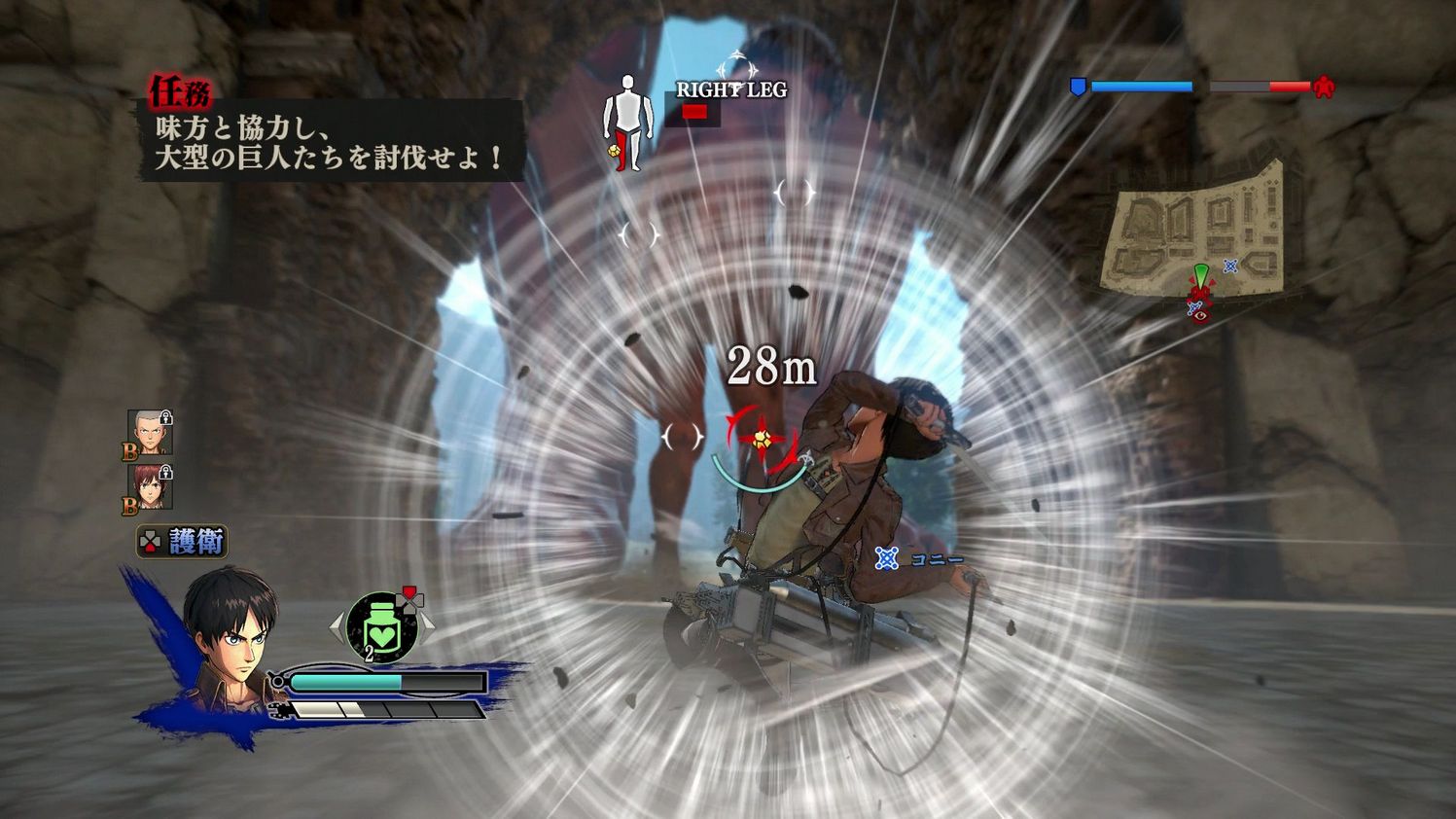The image size is (1456, 819).
Task: Expand the targeting bracket around the 28m marker
Action: (762, 436)
